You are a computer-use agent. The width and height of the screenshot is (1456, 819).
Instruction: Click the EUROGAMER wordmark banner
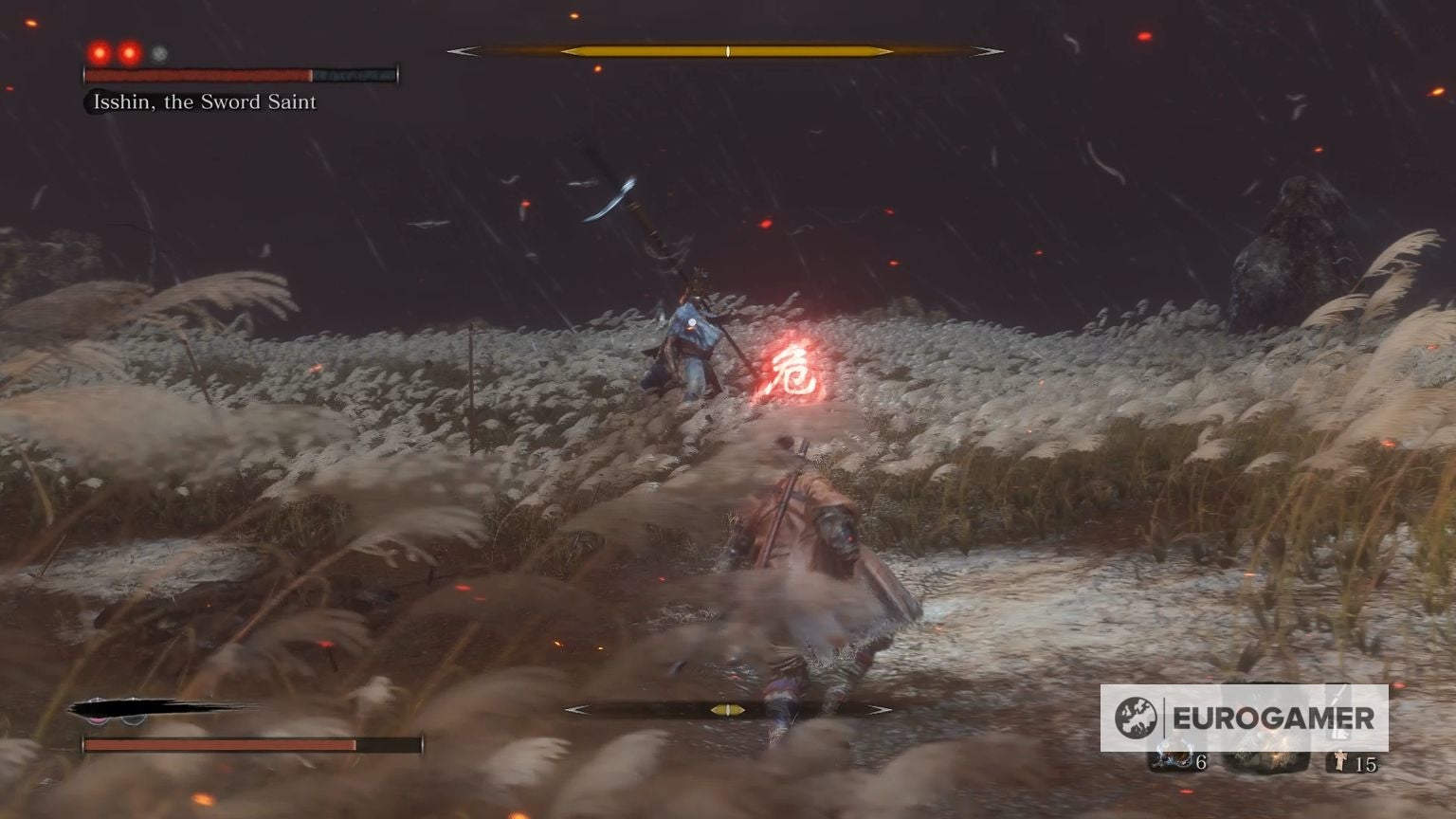1275,718
